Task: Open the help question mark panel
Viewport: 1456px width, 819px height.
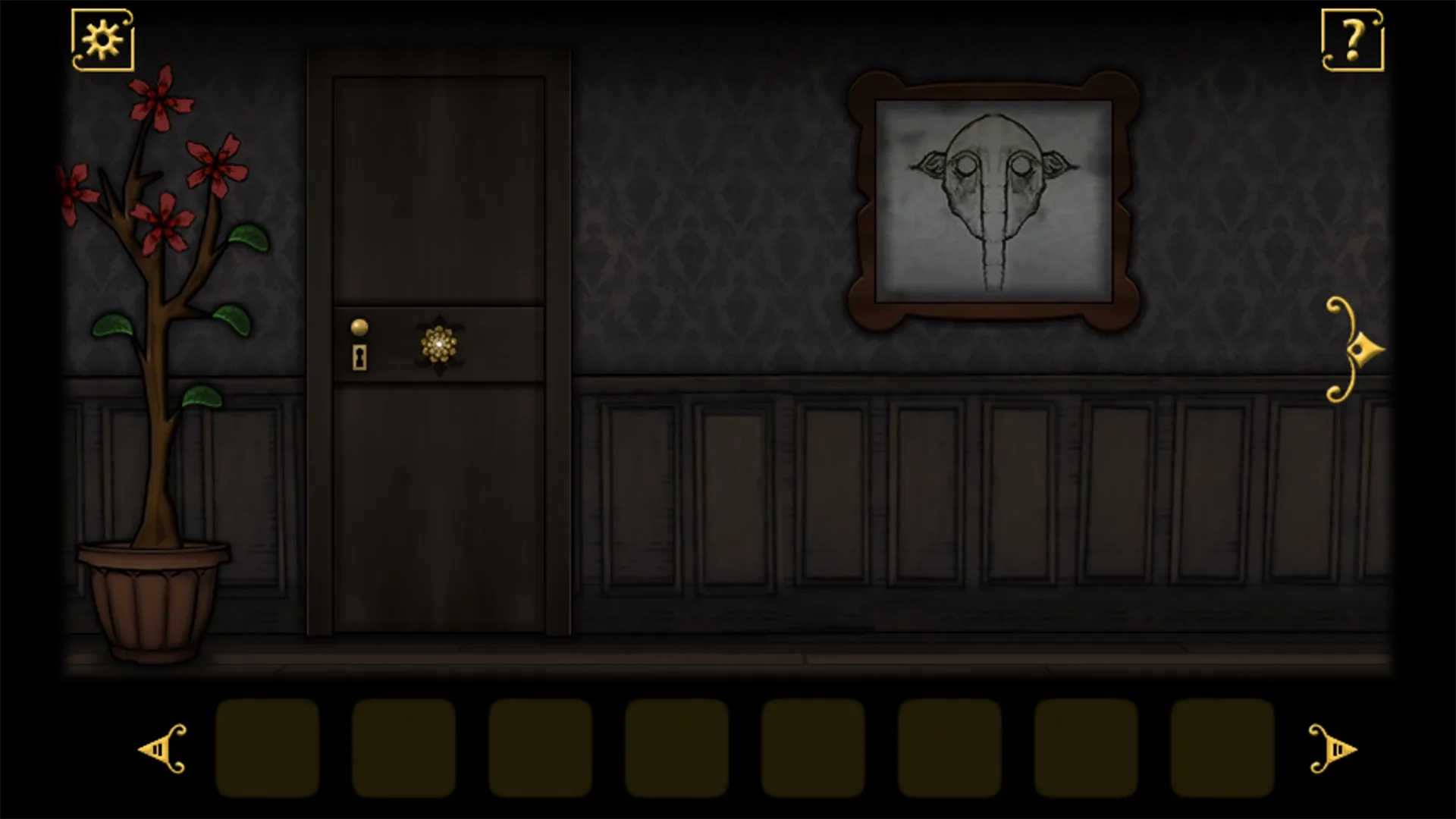Action: (1354, 39)
